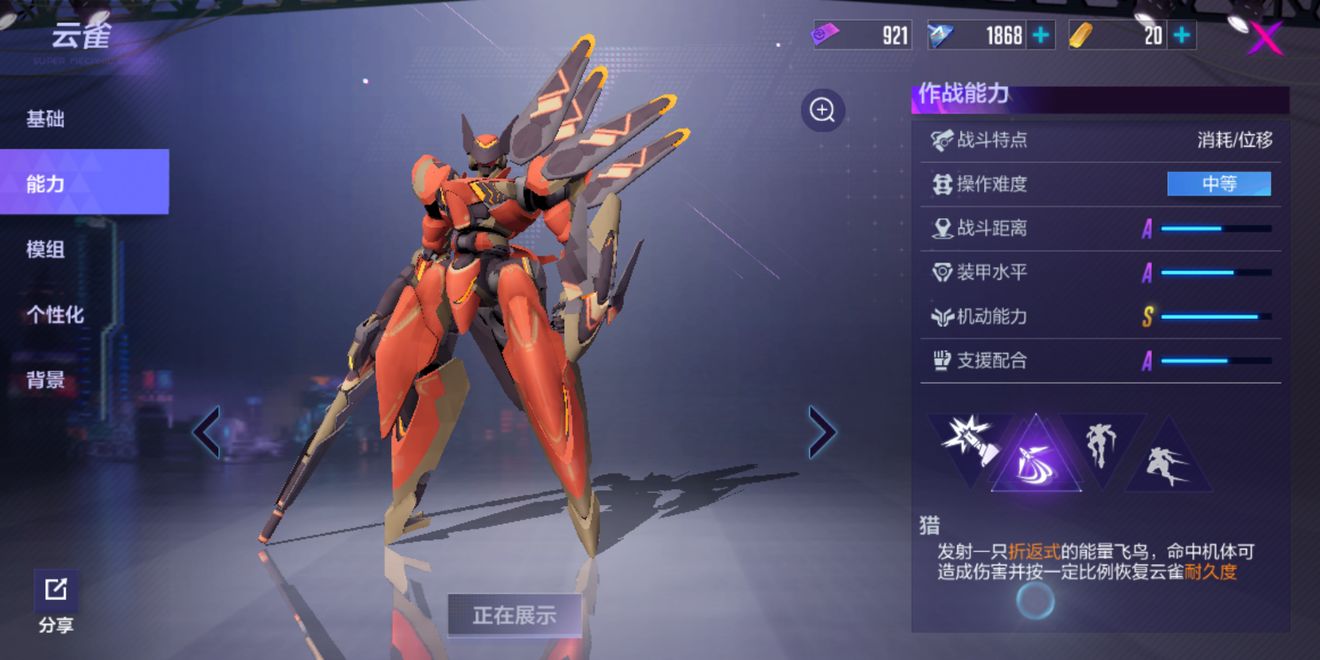Screen dimensions: 1320x660
Task: Go to the 个性化 tab
Action: coord(55,314)
